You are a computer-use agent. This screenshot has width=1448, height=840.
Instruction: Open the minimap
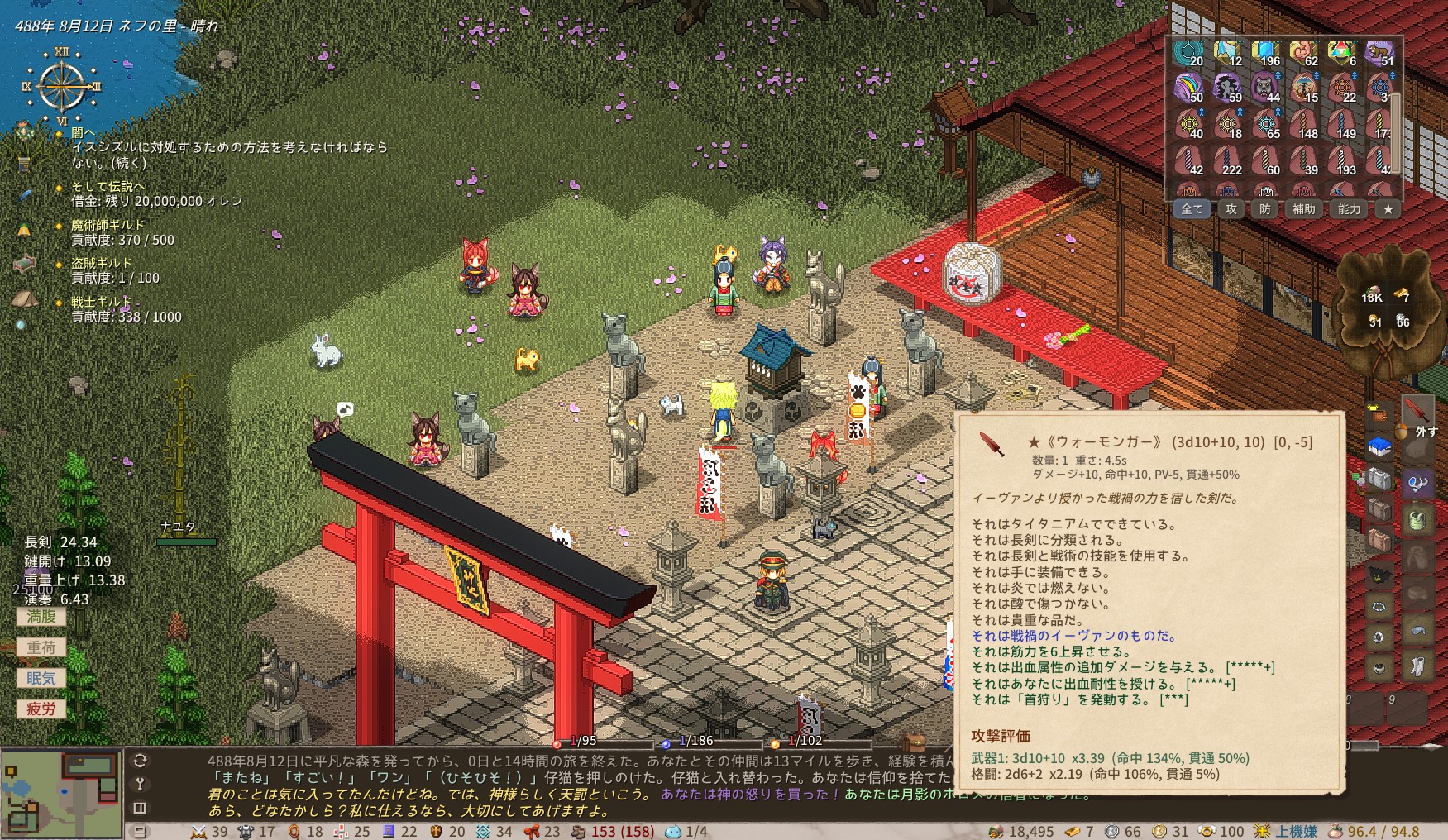point(61,793)
